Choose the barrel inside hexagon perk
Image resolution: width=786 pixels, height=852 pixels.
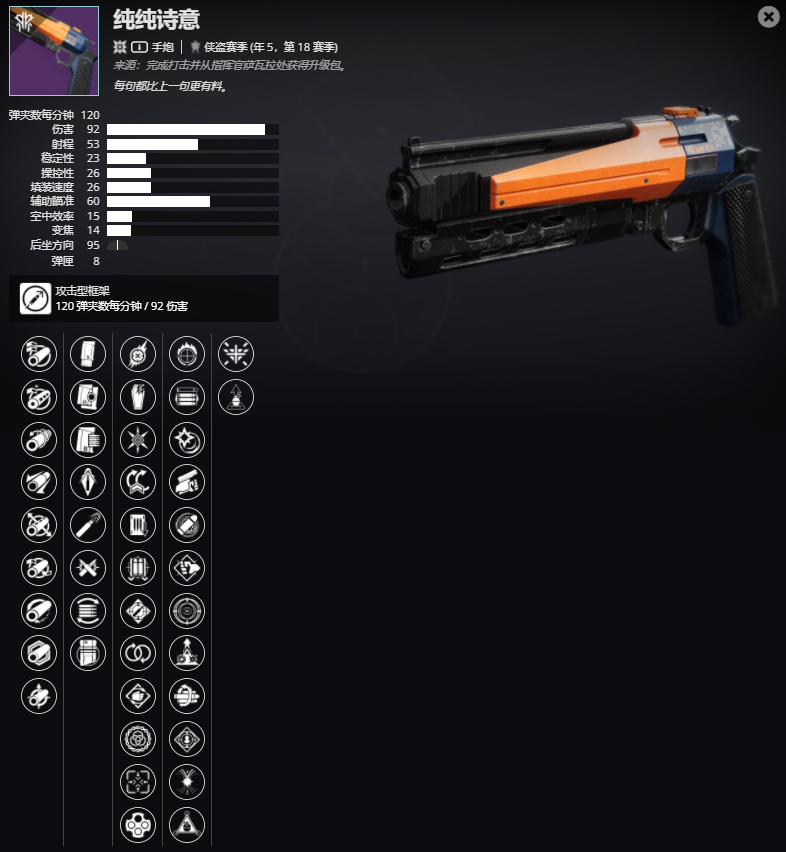39,653
